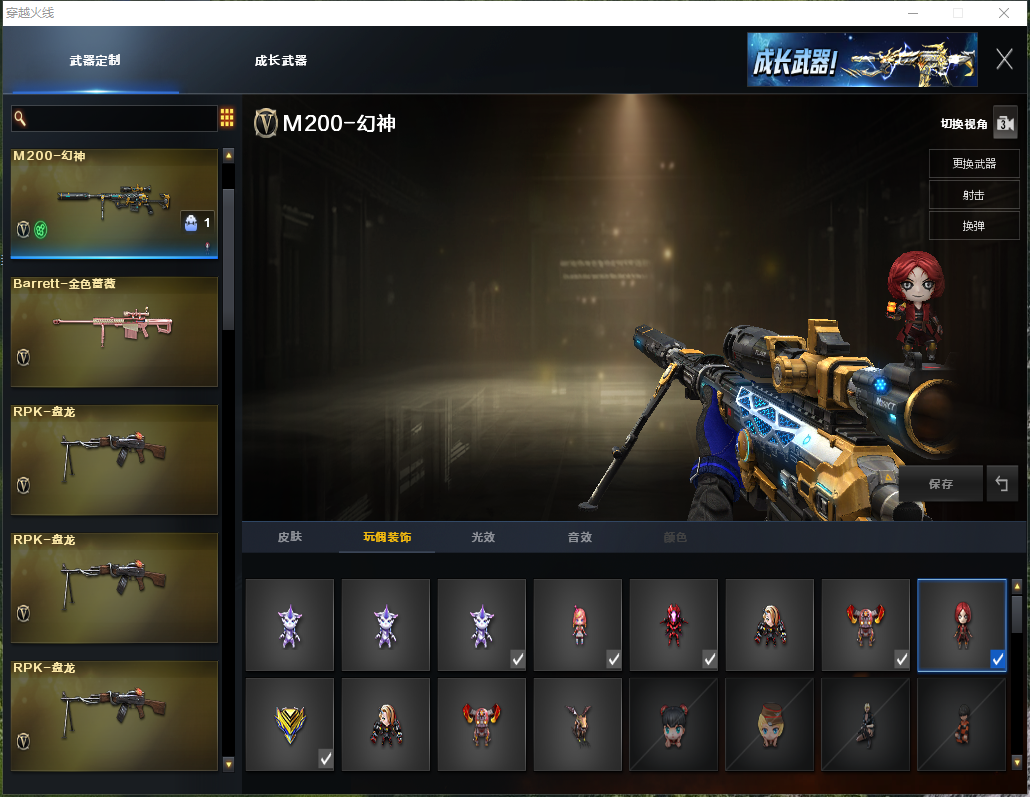The height and width of the screenshot is (797, 1030).
Task: Close the weapon customization panel
Action: (1004, 59)
